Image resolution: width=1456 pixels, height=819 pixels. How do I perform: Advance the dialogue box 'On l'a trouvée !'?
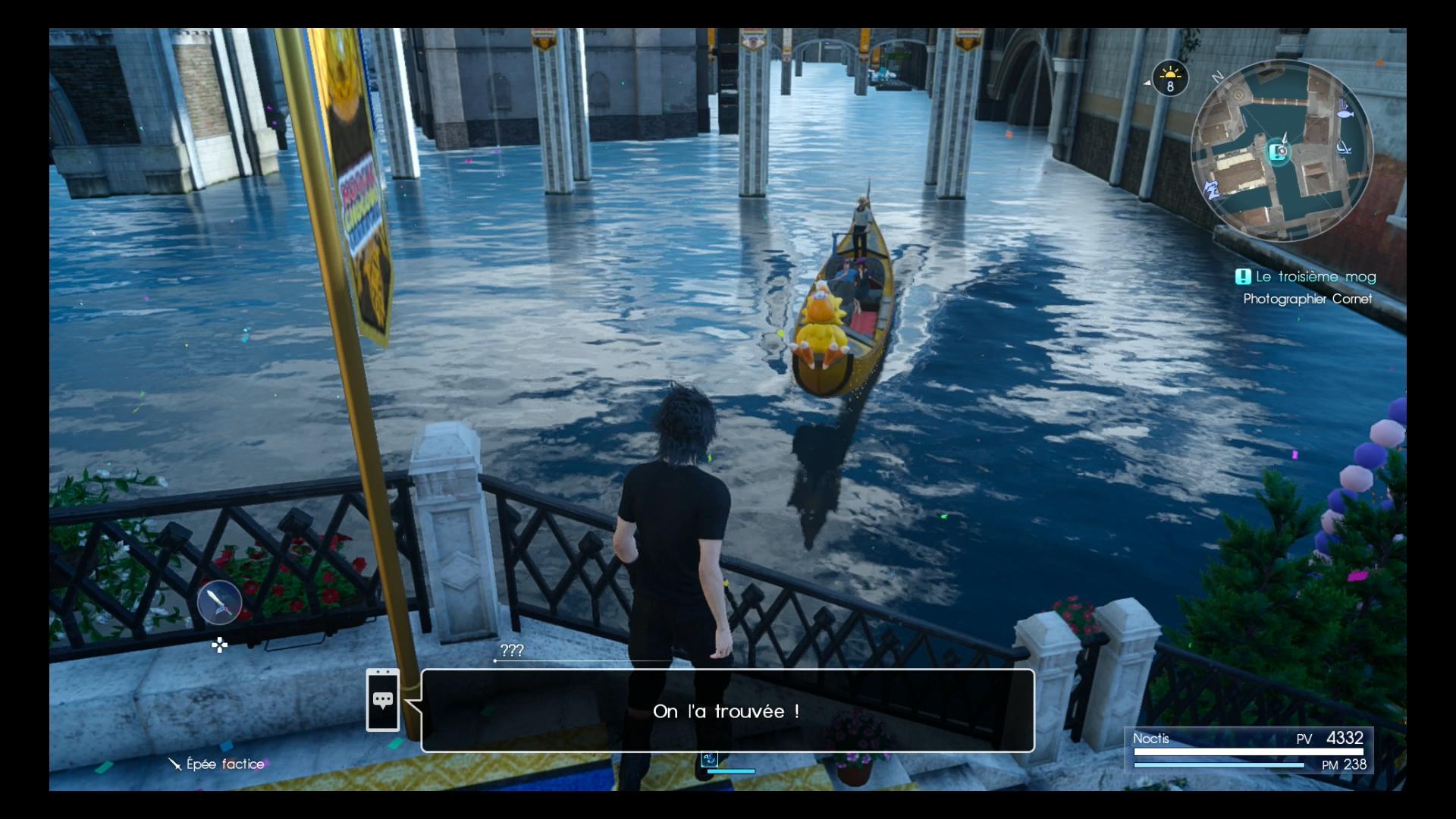727,711
